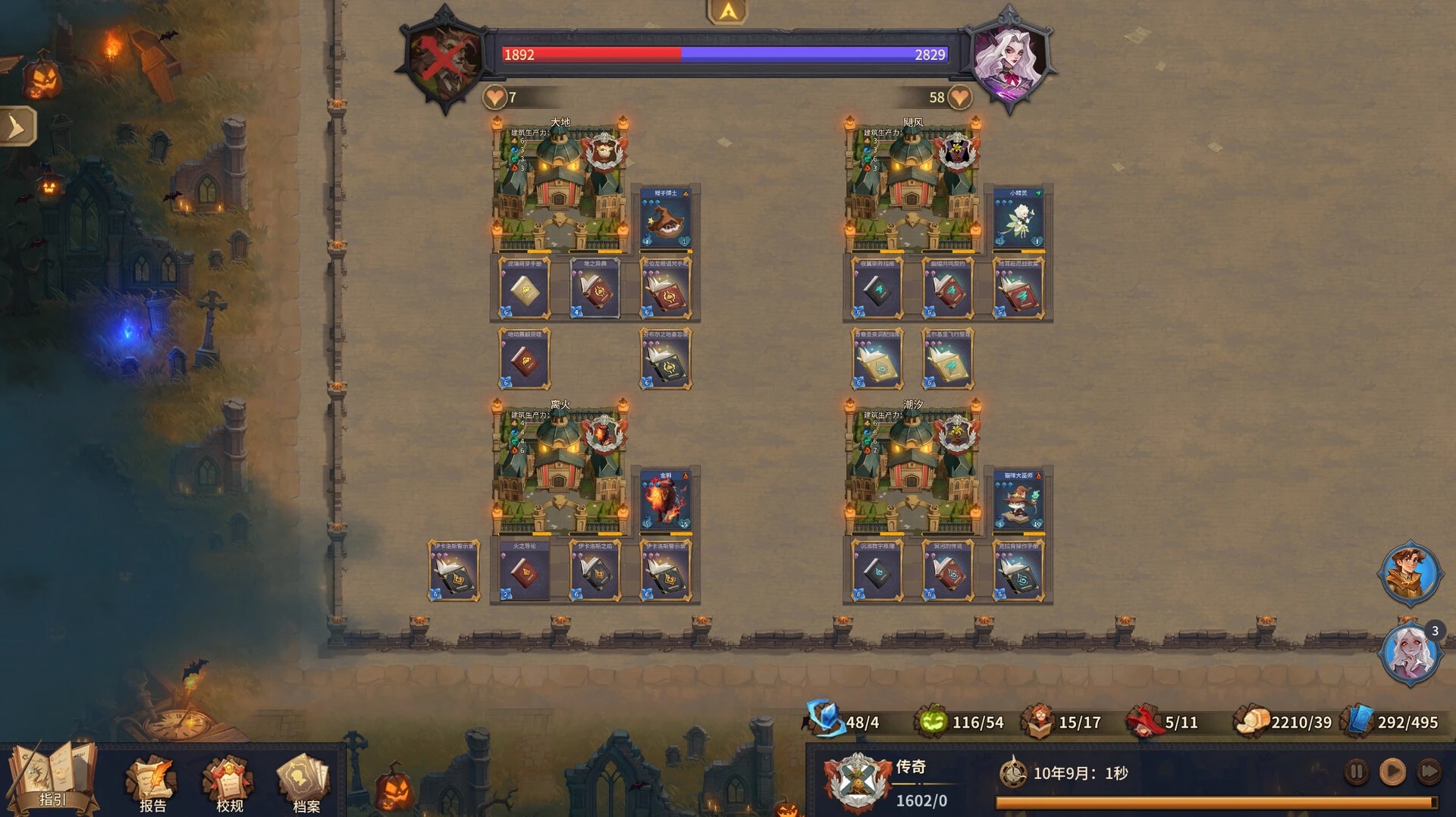Open the 传奇 rank emblem
Image resolution: width=1456 pixels, height=817 pixels.
[x=858, y=781]
